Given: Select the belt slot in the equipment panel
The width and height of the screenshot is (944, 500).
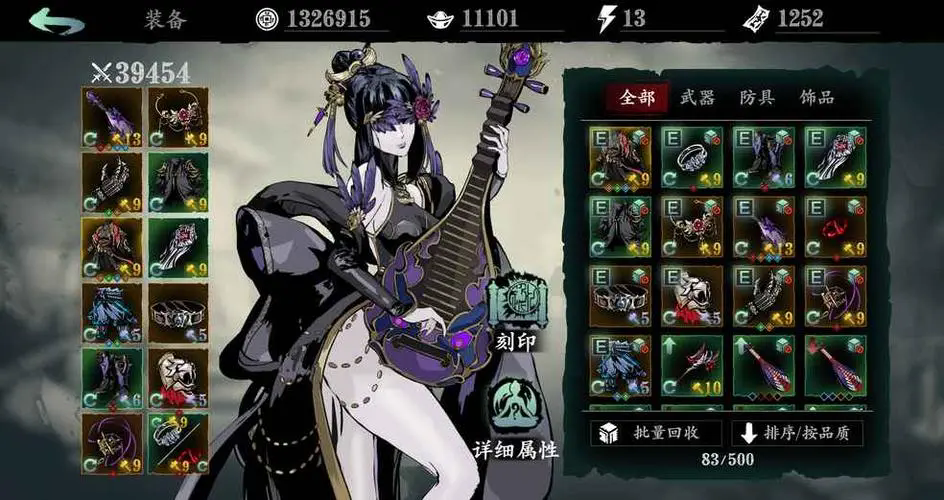Looking at the screenshot, I should pyautogui.click(x=178, y=312).
